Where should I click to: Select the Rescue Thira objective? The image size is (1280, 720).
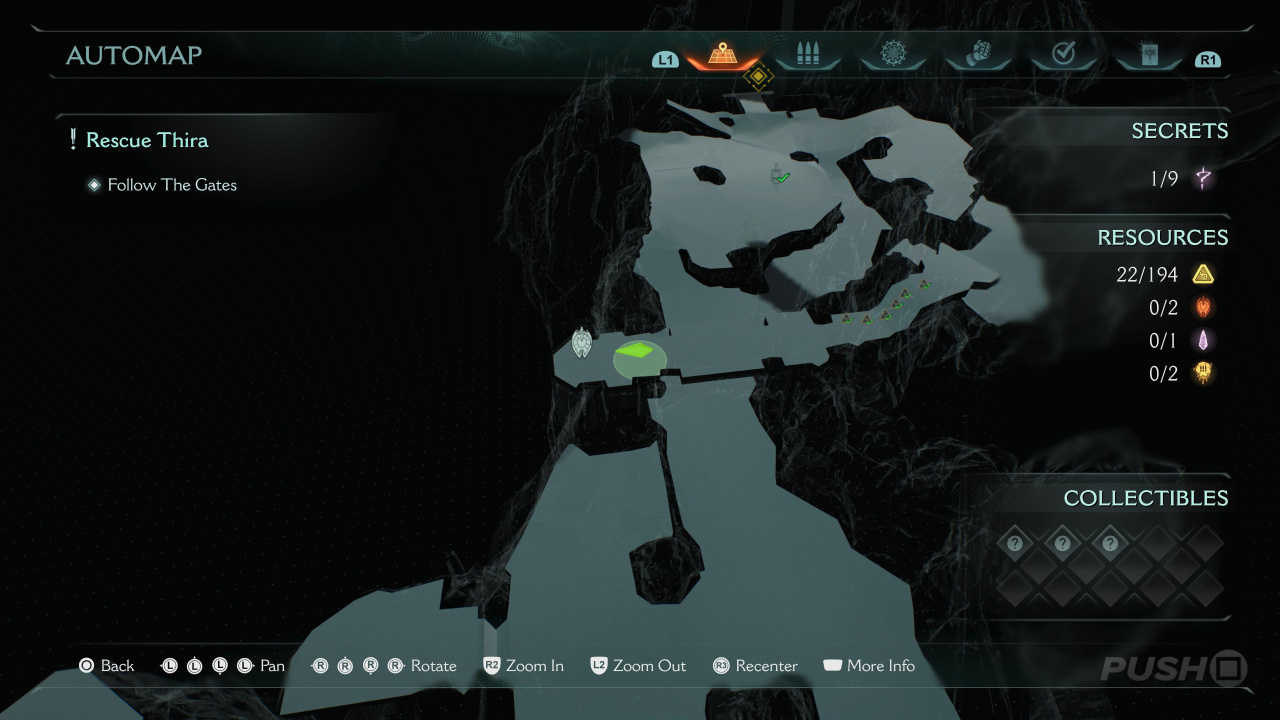coord(146,140)
